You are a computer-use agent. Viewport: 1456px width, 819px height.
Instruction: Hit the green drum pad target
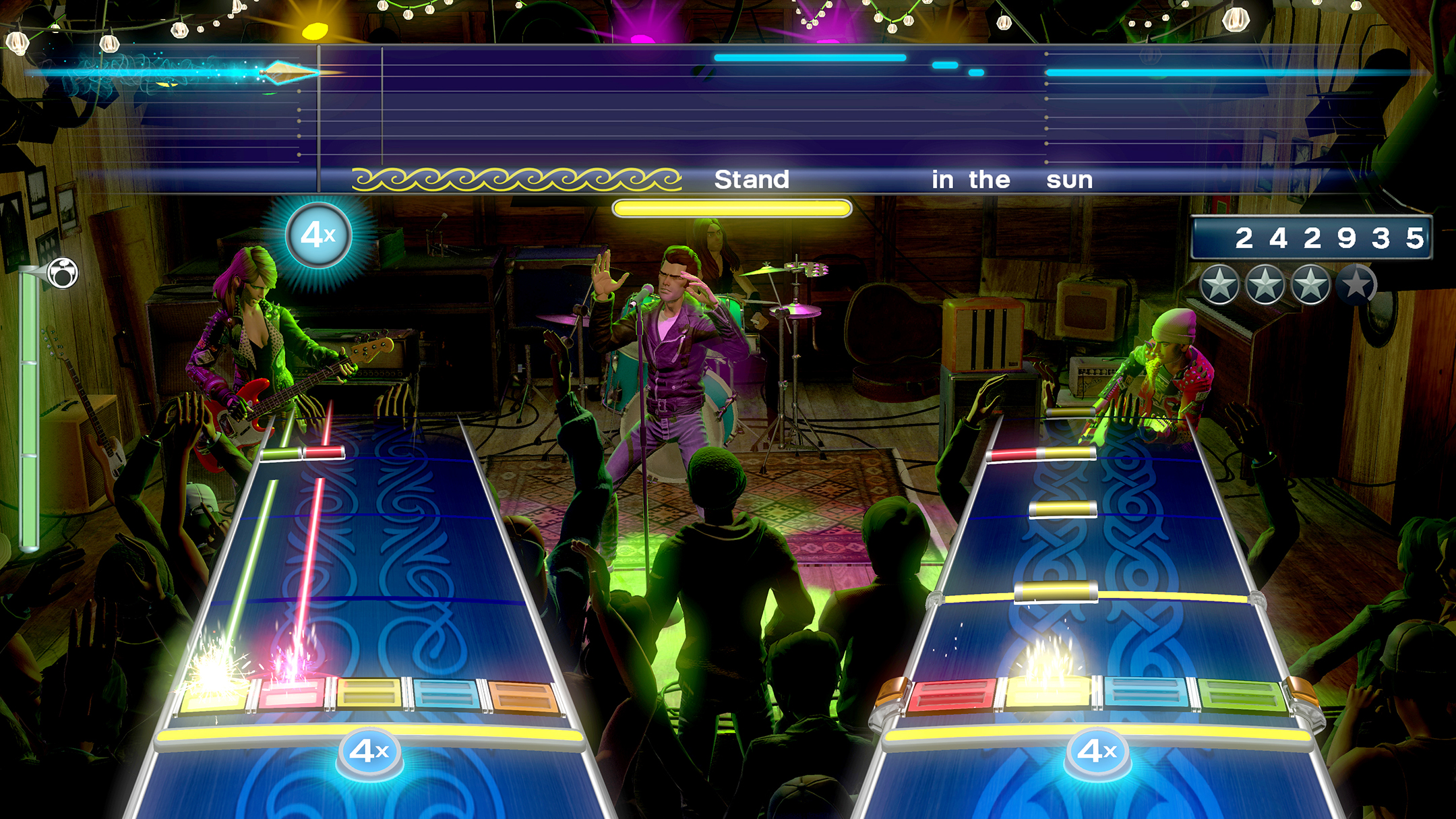tap(1241, 696)
